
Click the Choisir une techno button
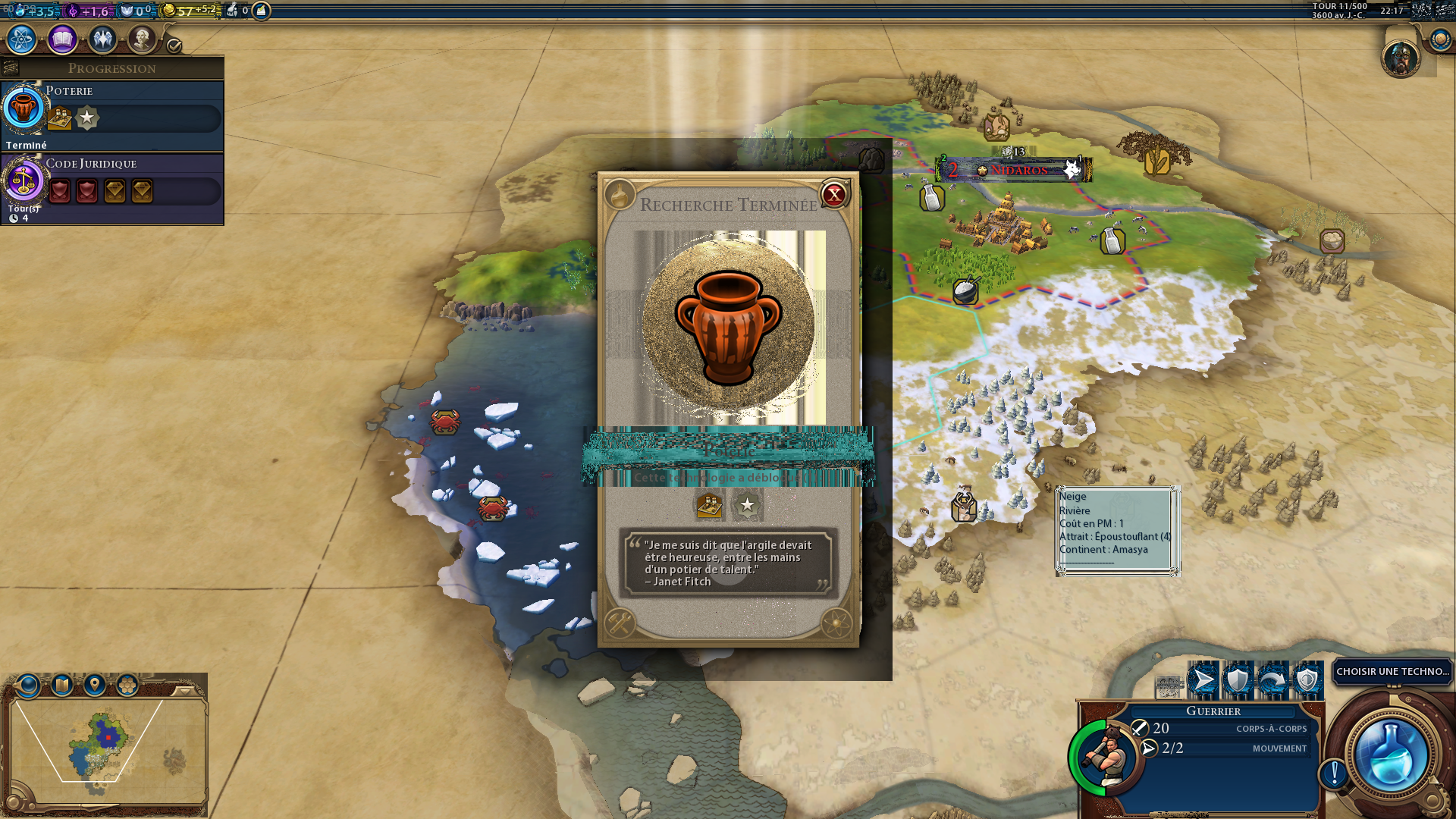coord(1392,672)
